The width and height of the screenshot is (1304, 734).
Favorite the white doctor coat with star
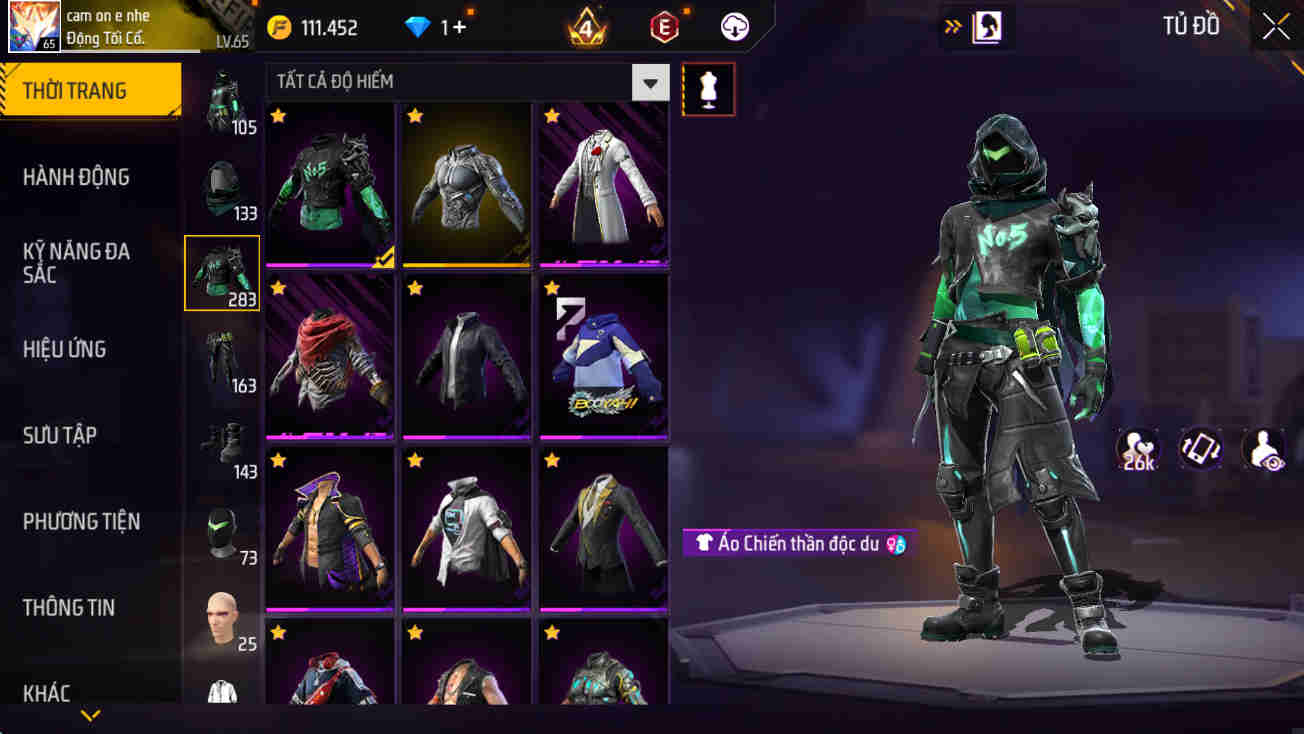click(551, 117)
